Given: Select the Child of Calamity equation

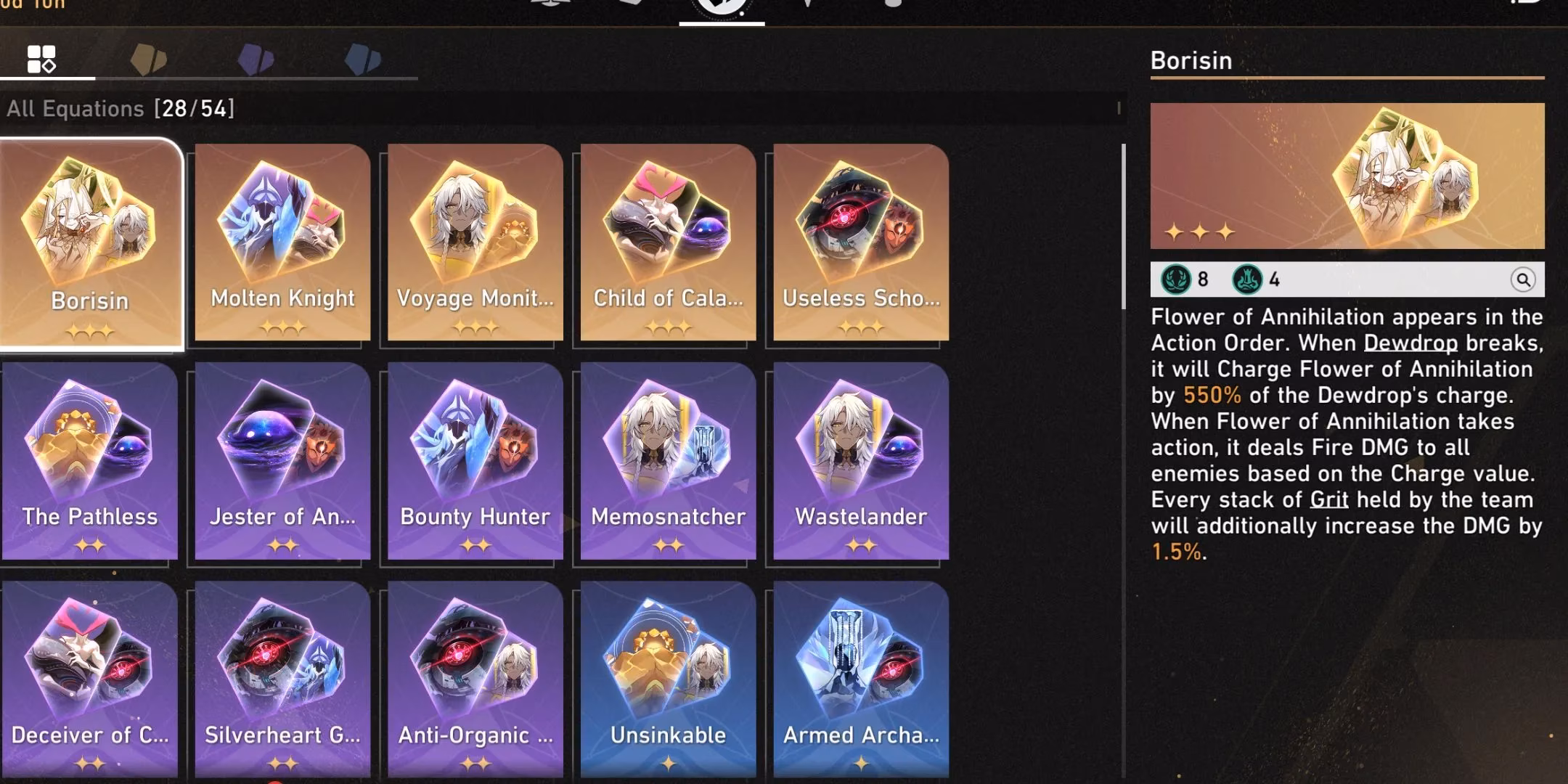Looking at the screenshot, I should click(x=668, y=243).
